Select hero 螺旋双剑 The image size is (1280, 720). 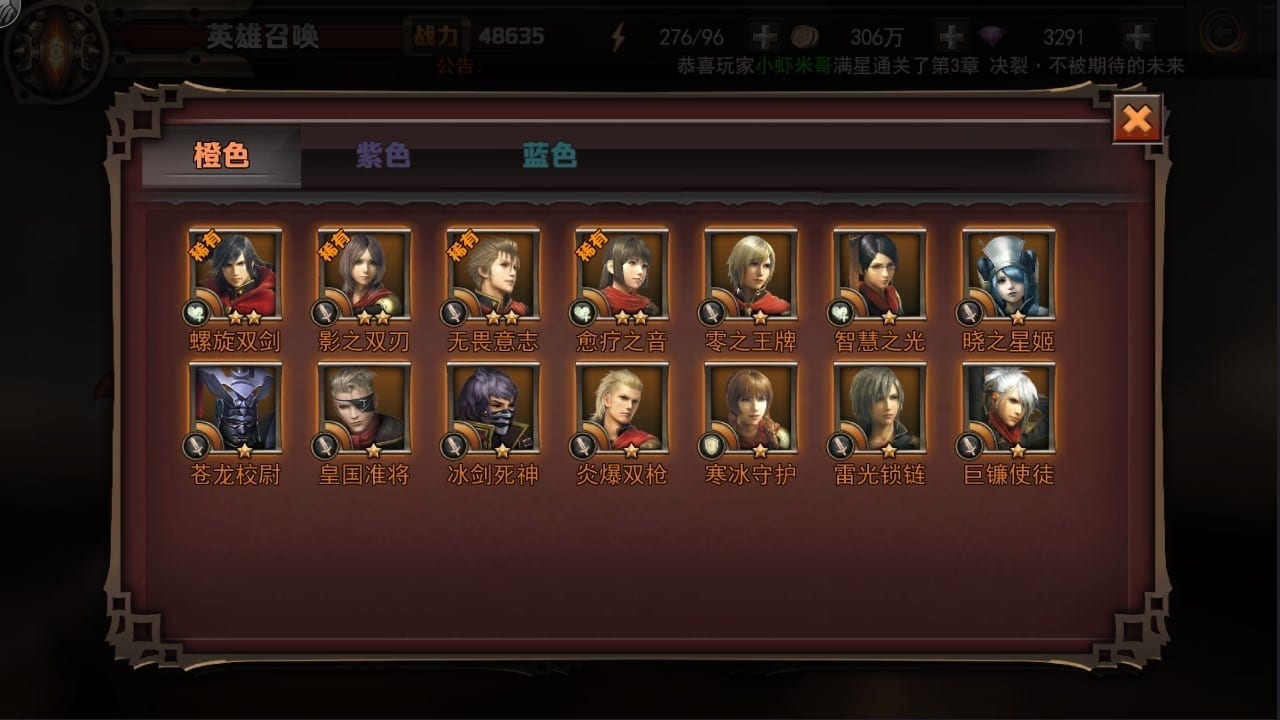pyautogui.click(x=236, y=275)
